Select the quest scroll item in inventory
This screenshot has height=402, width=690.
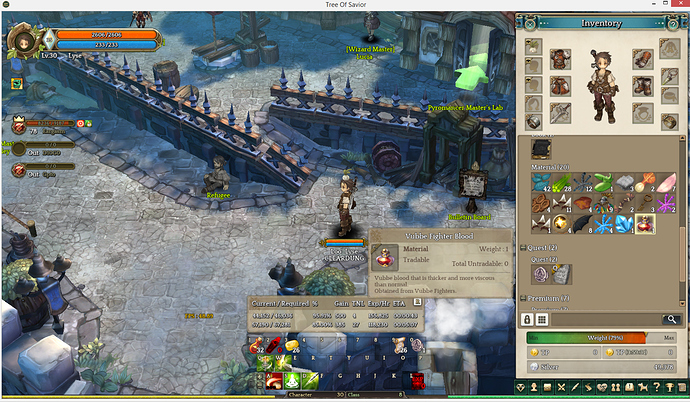point(562,273)
